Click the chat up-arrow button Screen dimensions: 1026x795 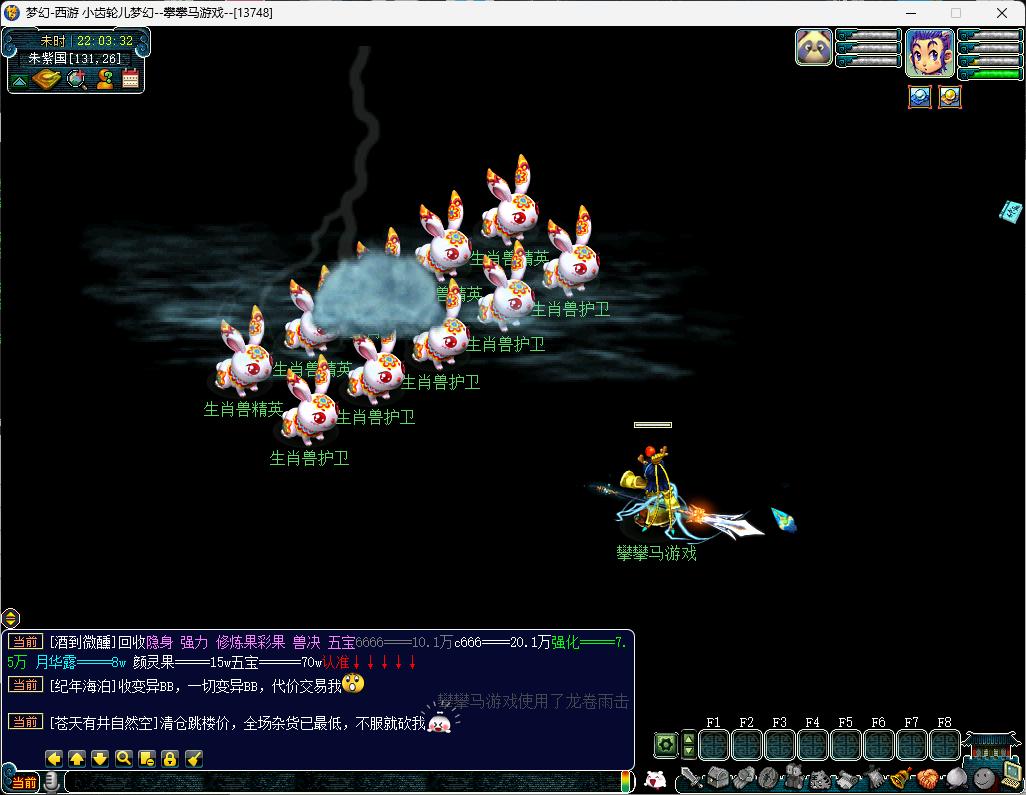click(x=77, y=758)
